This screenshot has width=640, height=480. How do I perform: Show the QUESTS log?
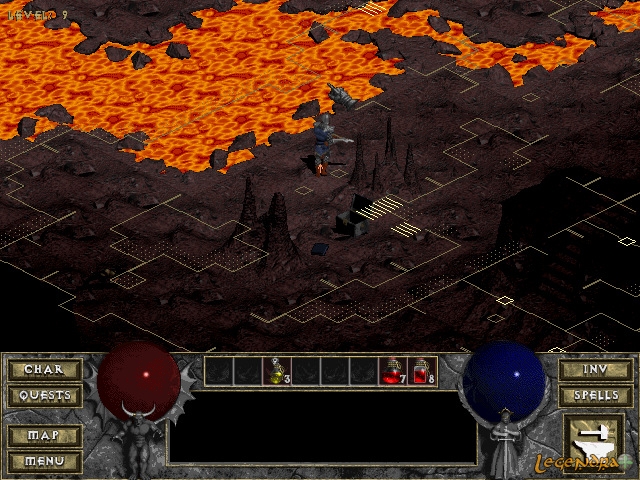tap(43, 396)
